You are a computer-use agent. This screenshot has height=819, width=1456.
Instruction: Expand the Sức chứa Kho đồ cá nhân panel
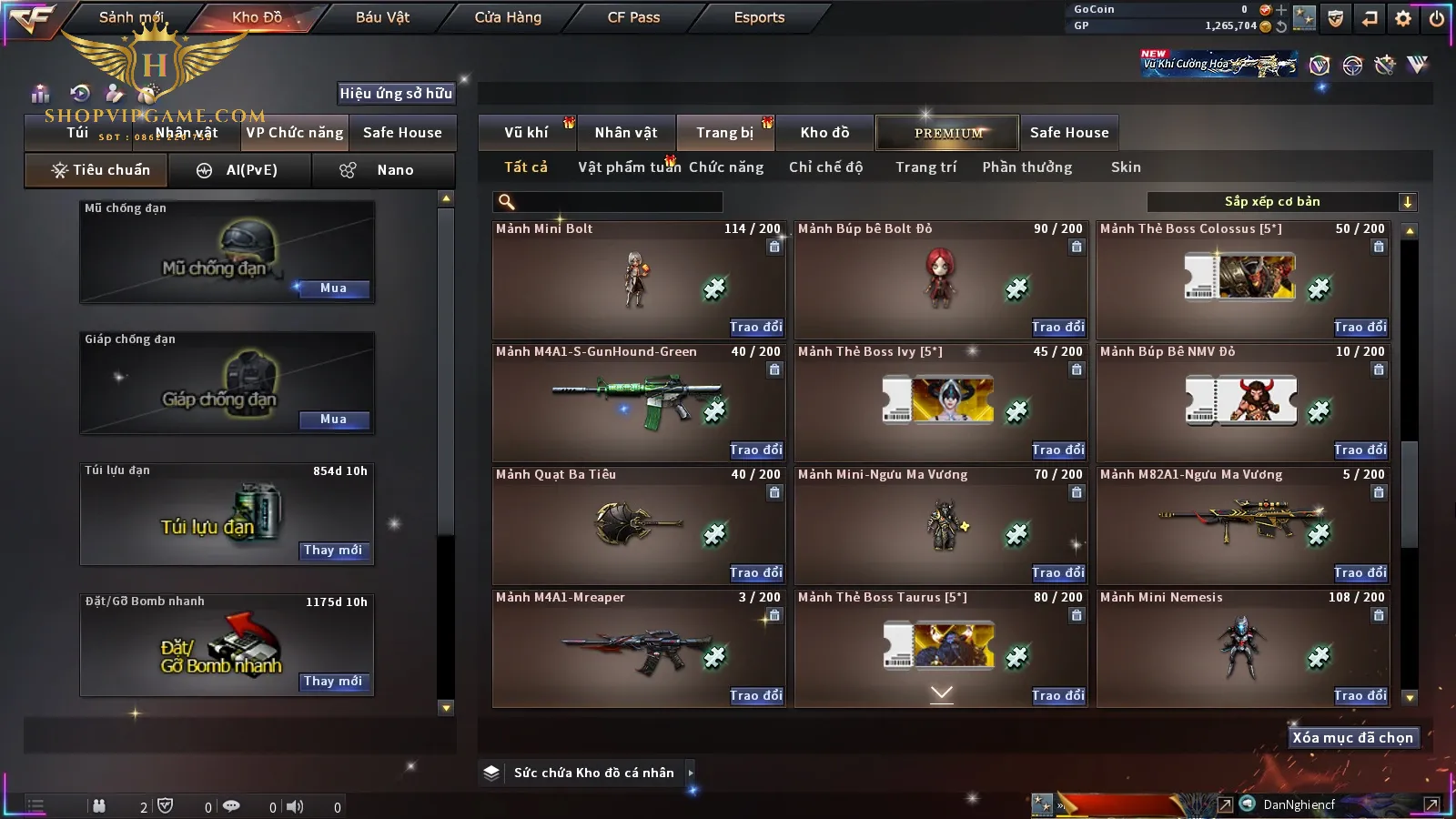(691, 773)
